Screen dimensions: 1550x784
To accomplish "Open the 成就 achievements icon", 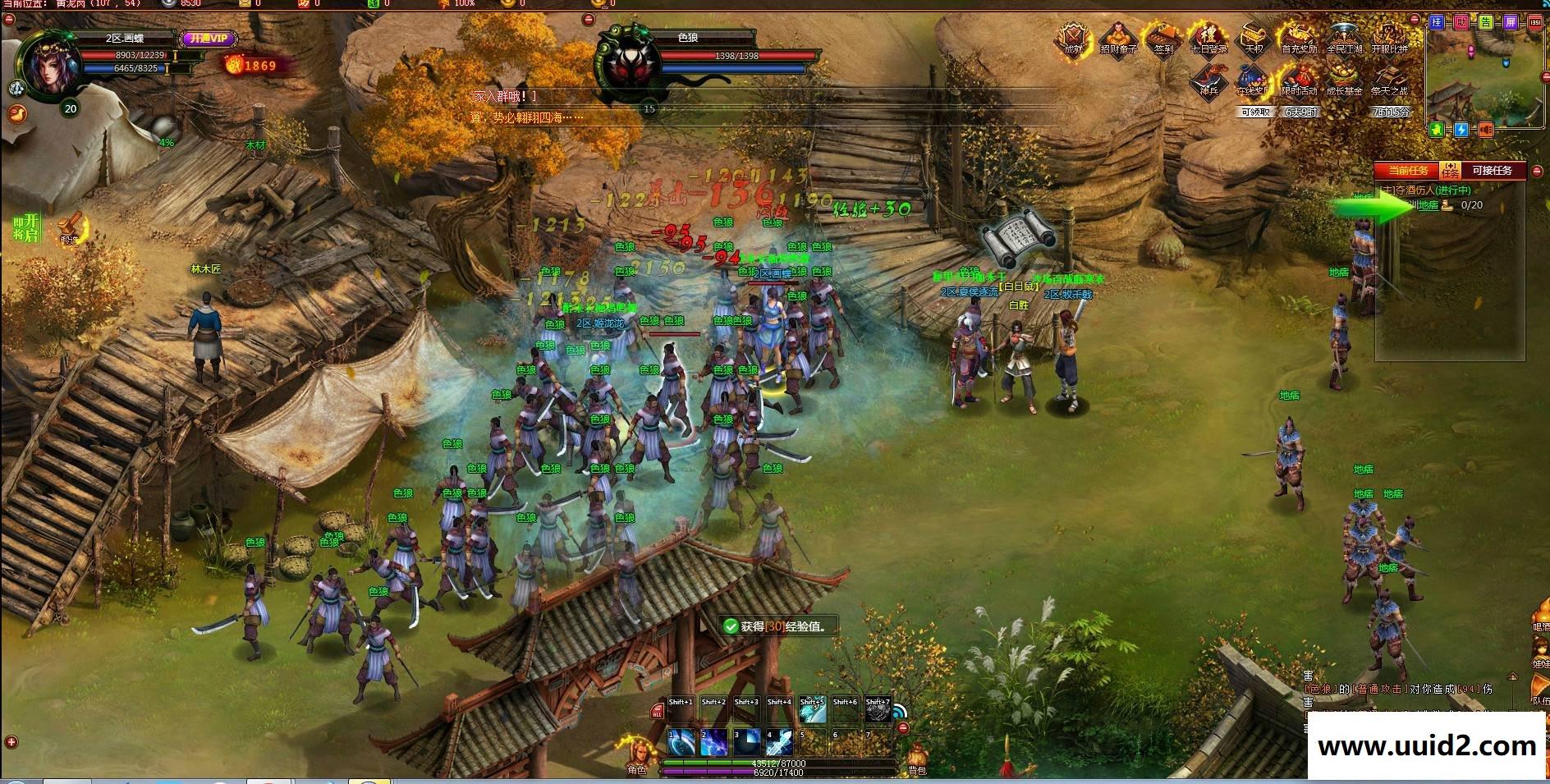I will (1073, 38).
